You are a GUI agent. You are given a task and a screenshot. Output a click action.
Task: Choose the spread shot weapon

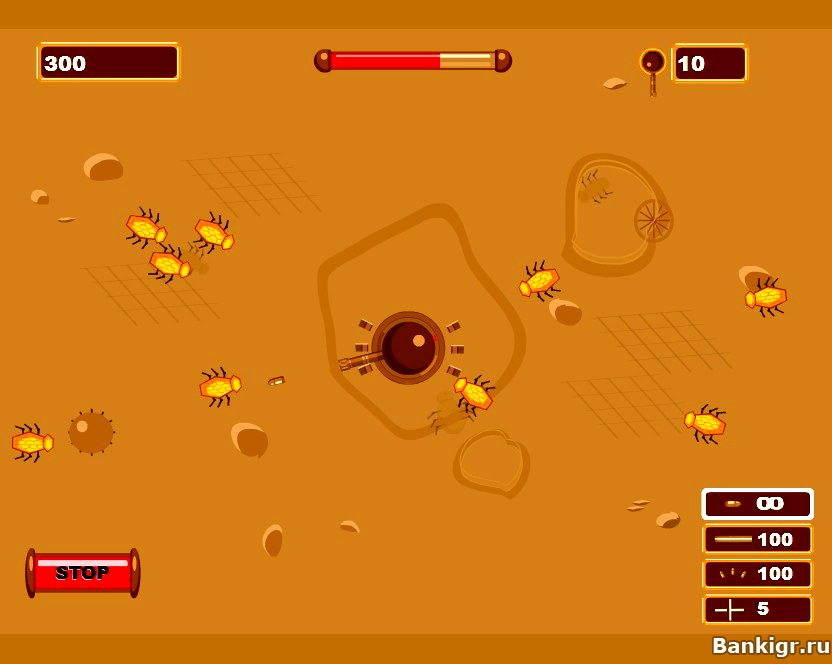[x=757, y=574]
